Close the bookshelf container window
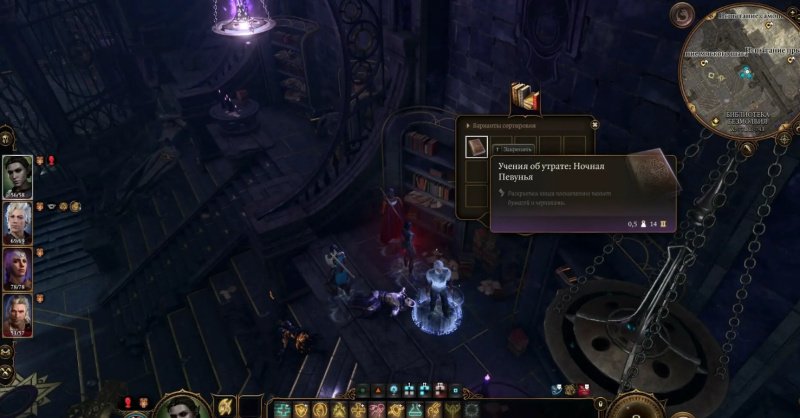The width and height of the screenshot is (800, 418). pos(594,125)
